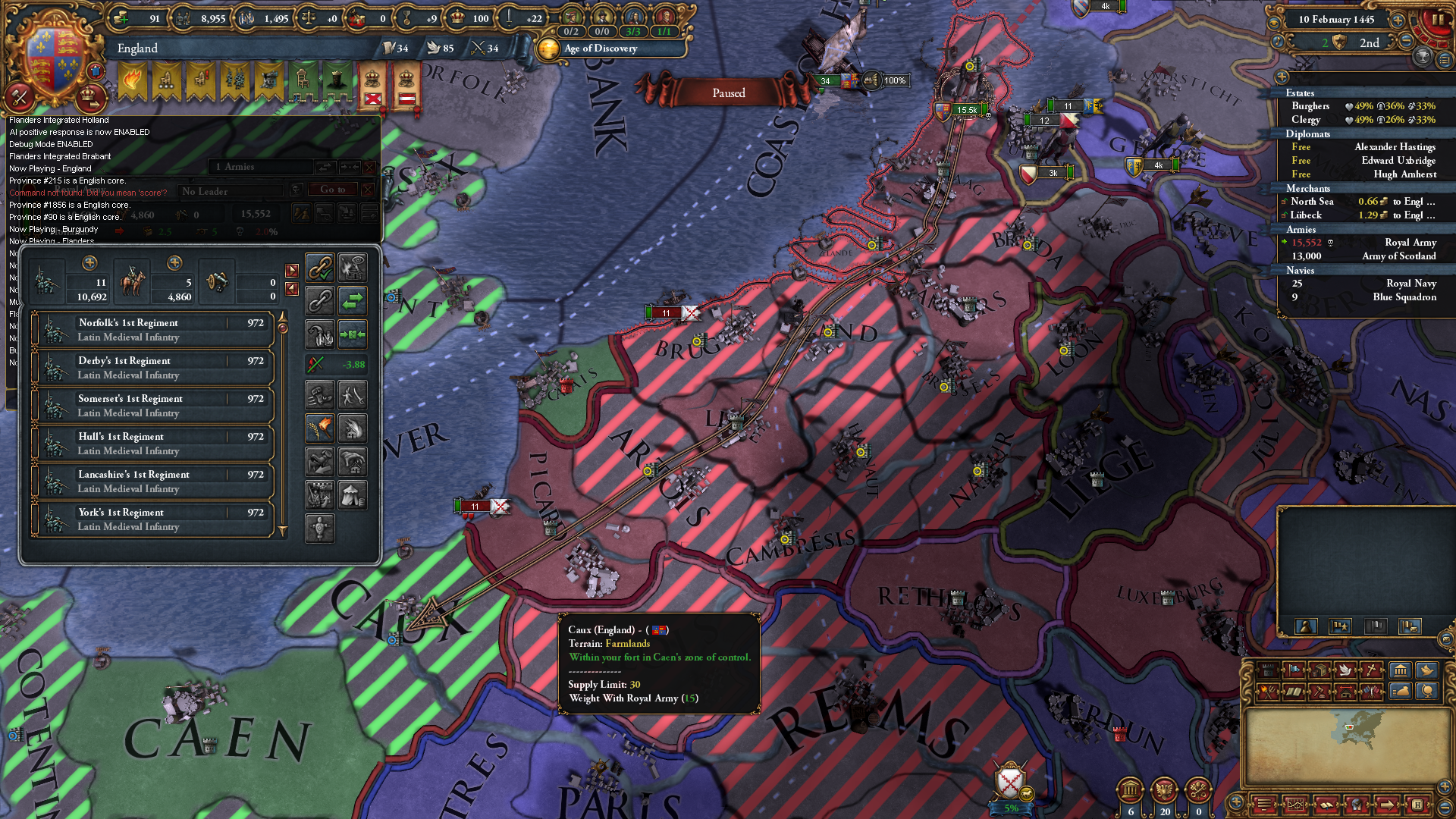1456x819 pixels.
Task: Split the army with the green swap arrows icon
Action: (x=352, y=301)
